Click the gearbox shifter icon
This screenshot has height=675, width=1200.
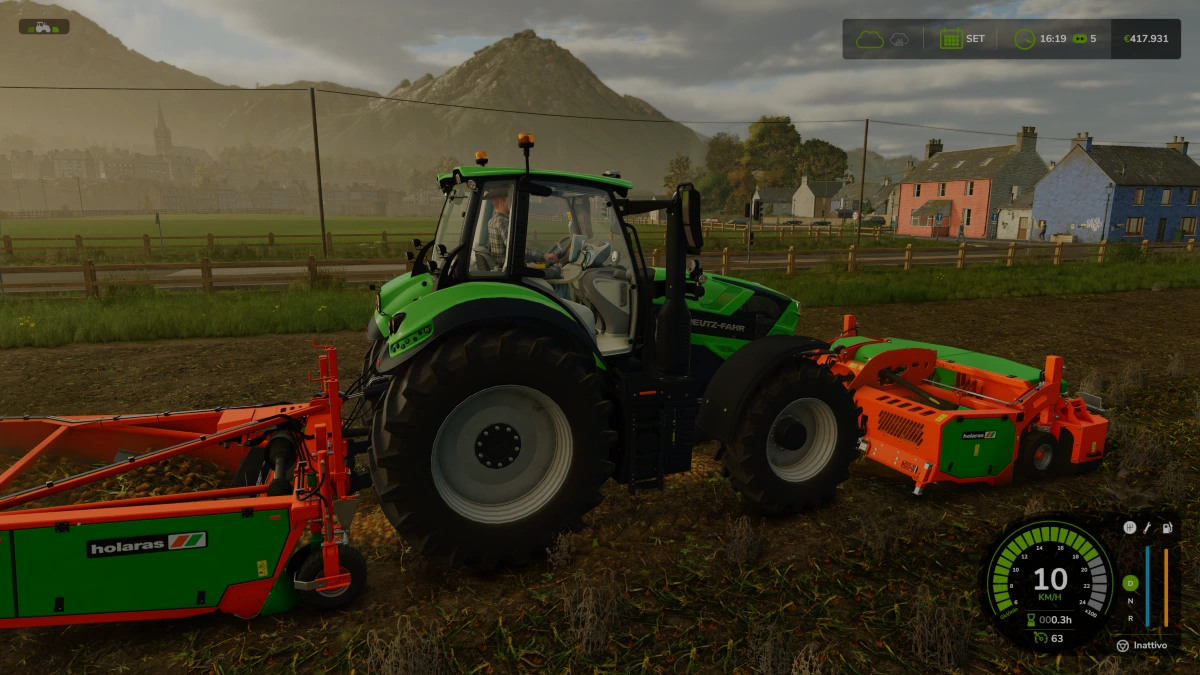tap(1129, 527)
